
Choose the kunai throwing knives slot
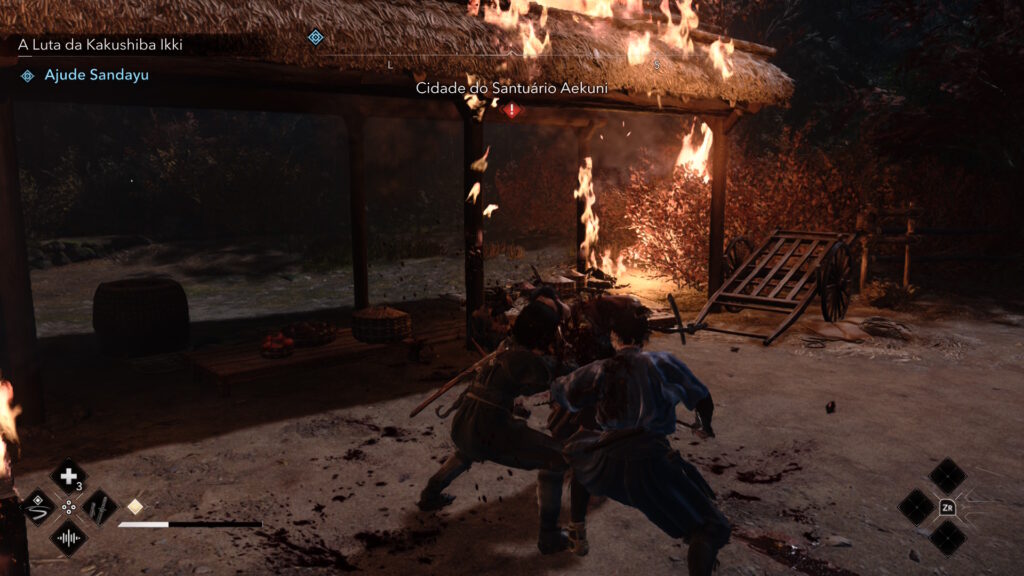coord(99,507)
